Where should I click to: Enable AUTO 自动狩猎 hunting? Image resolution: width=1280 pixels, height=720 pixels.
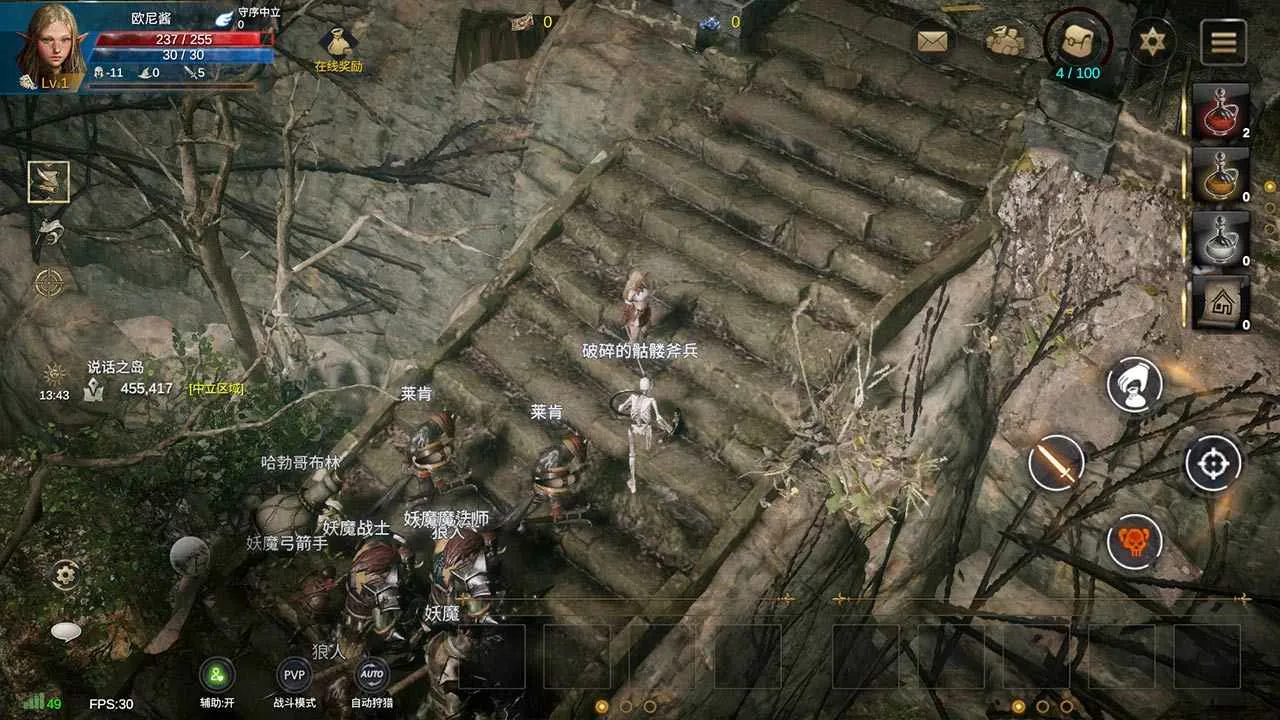(x=371, y=675)
